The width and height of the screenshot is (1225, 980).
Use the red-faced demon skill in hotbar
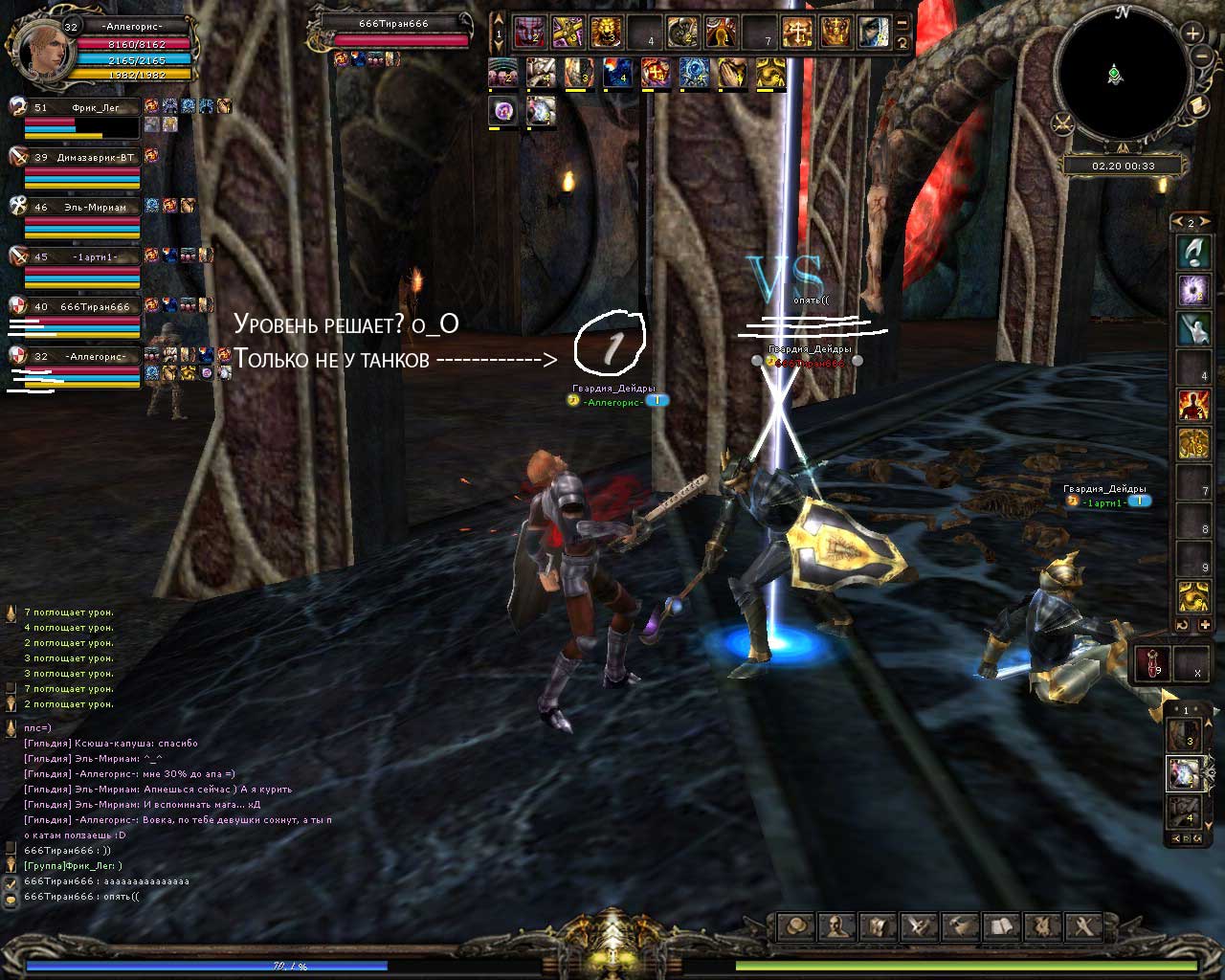pyautogui.click(x=529, y=32)
